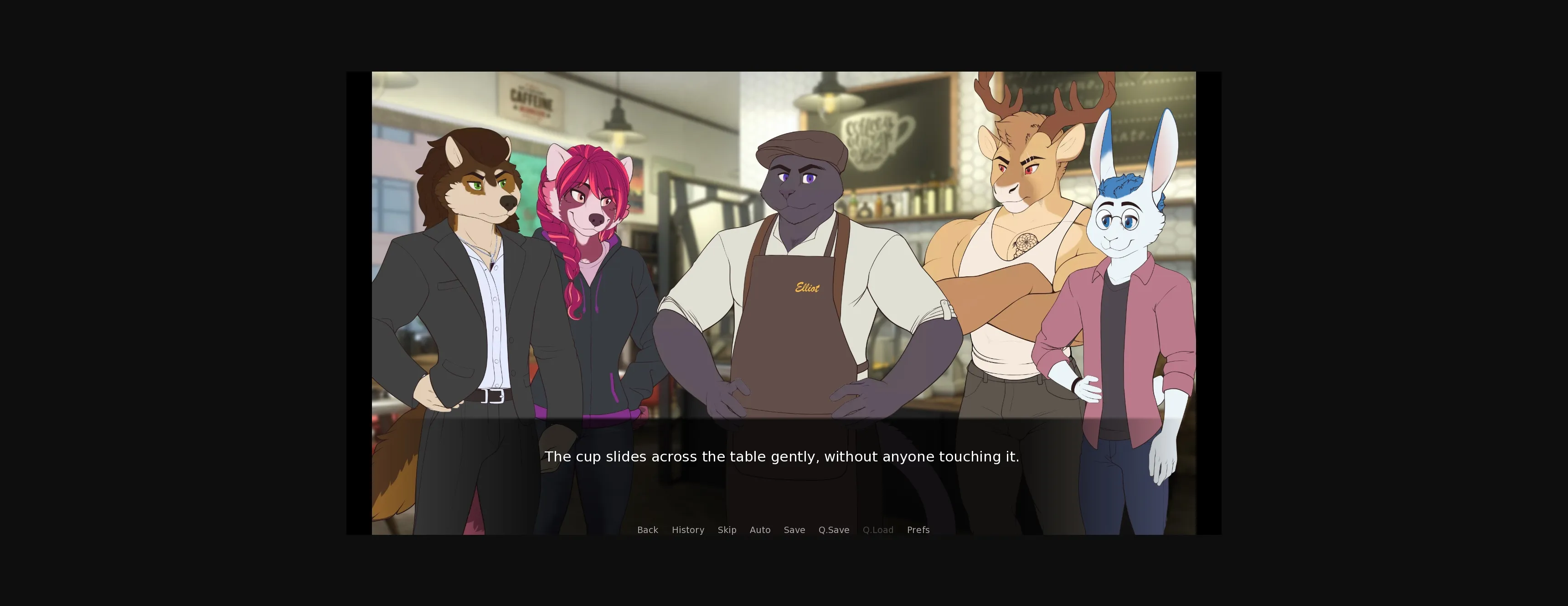1568x606 pixels.
Task: Open the "Save" screen
Action: pos(794,530)
